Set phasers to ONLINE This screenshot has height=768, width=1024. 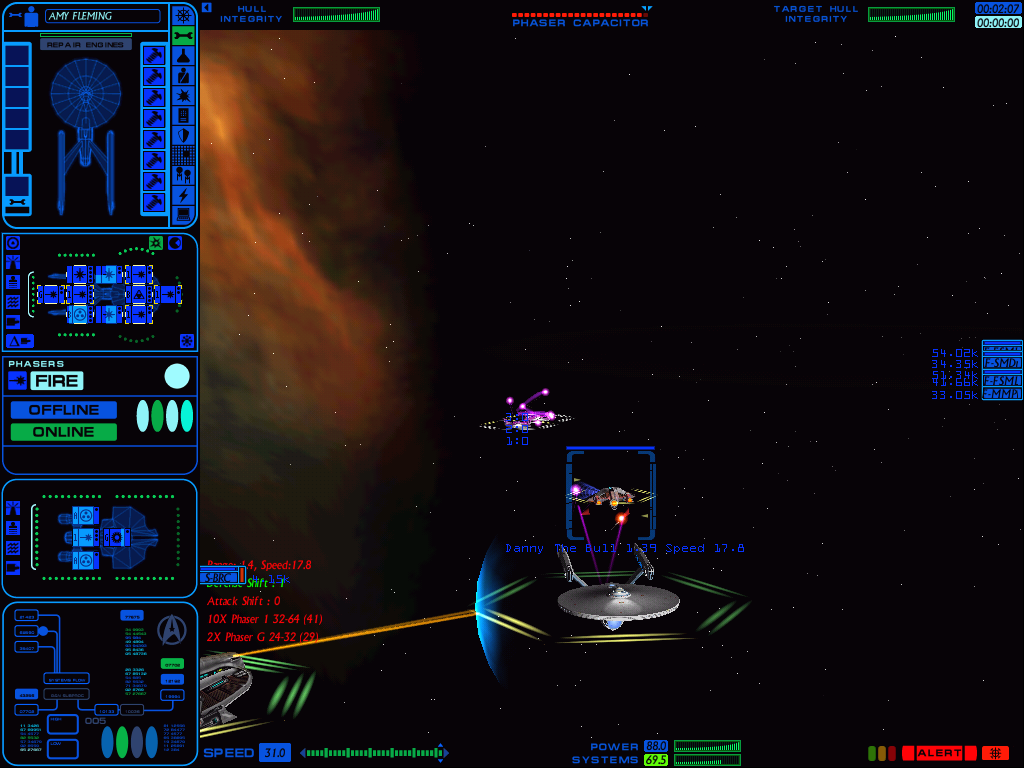pyautogui.click(x=64, y=432)
